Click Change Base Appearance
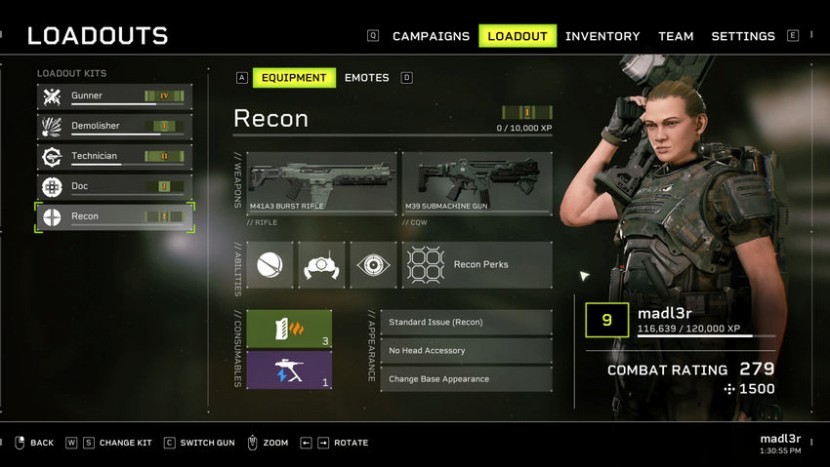830x467 pixels. click(466, 379)
